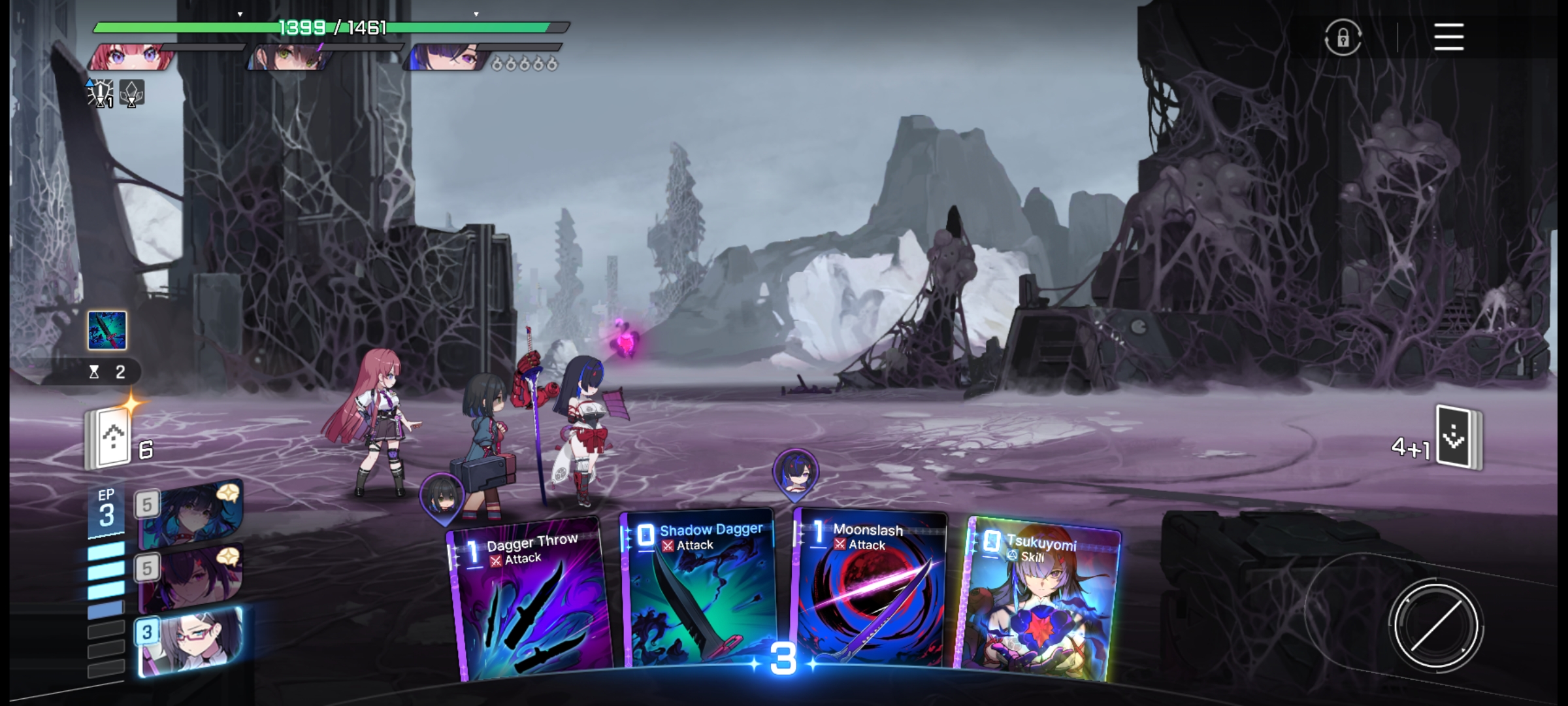Open the hamburger menu
Image resolution: width=1568 pixels, height=706 pixels.
coord(1448,37)
